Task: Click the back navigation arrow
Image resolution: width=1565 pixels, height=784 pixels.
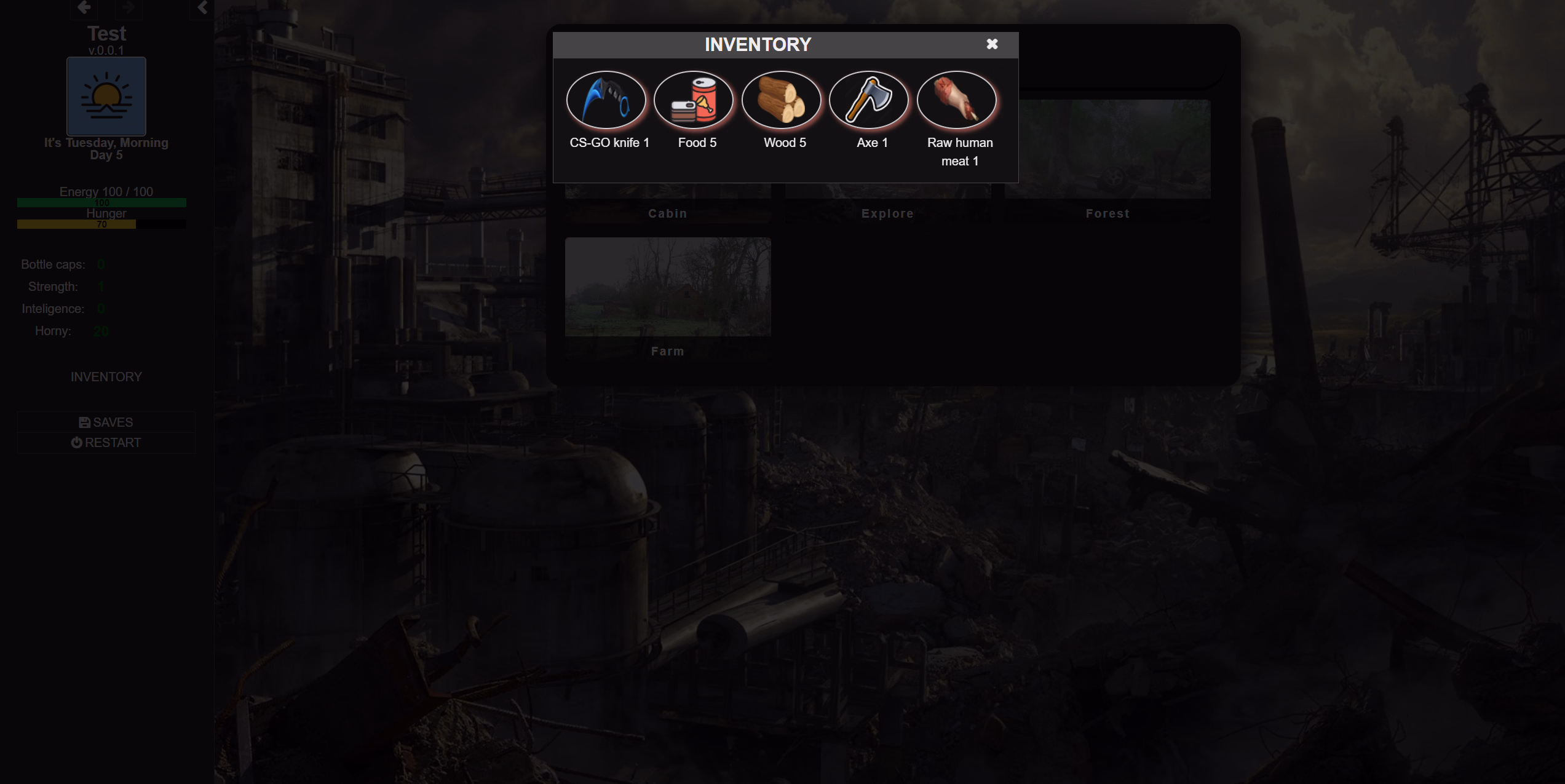Action: (x=84, y=6)
